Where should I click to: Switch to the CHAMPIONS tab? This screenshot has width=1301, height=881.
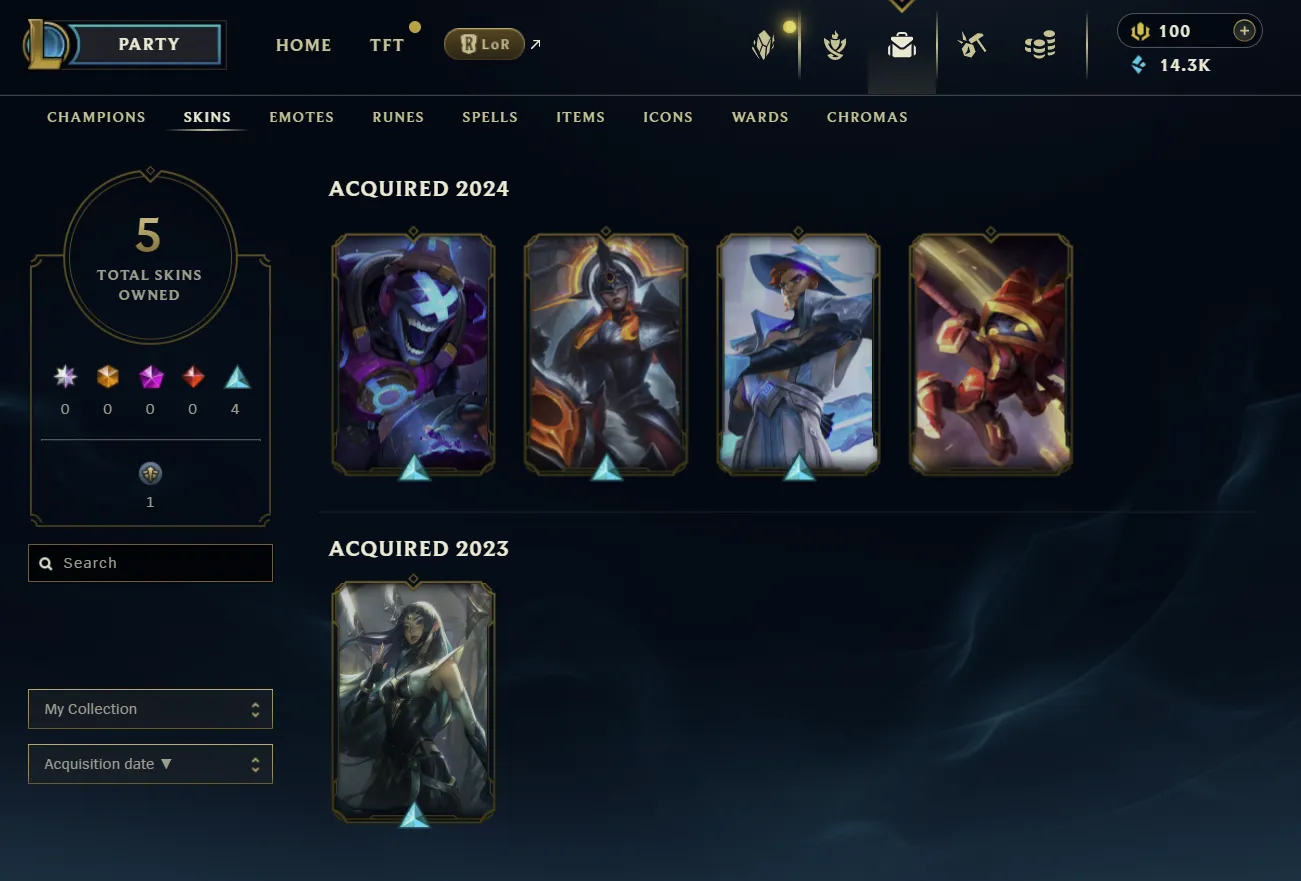[96, 117]
